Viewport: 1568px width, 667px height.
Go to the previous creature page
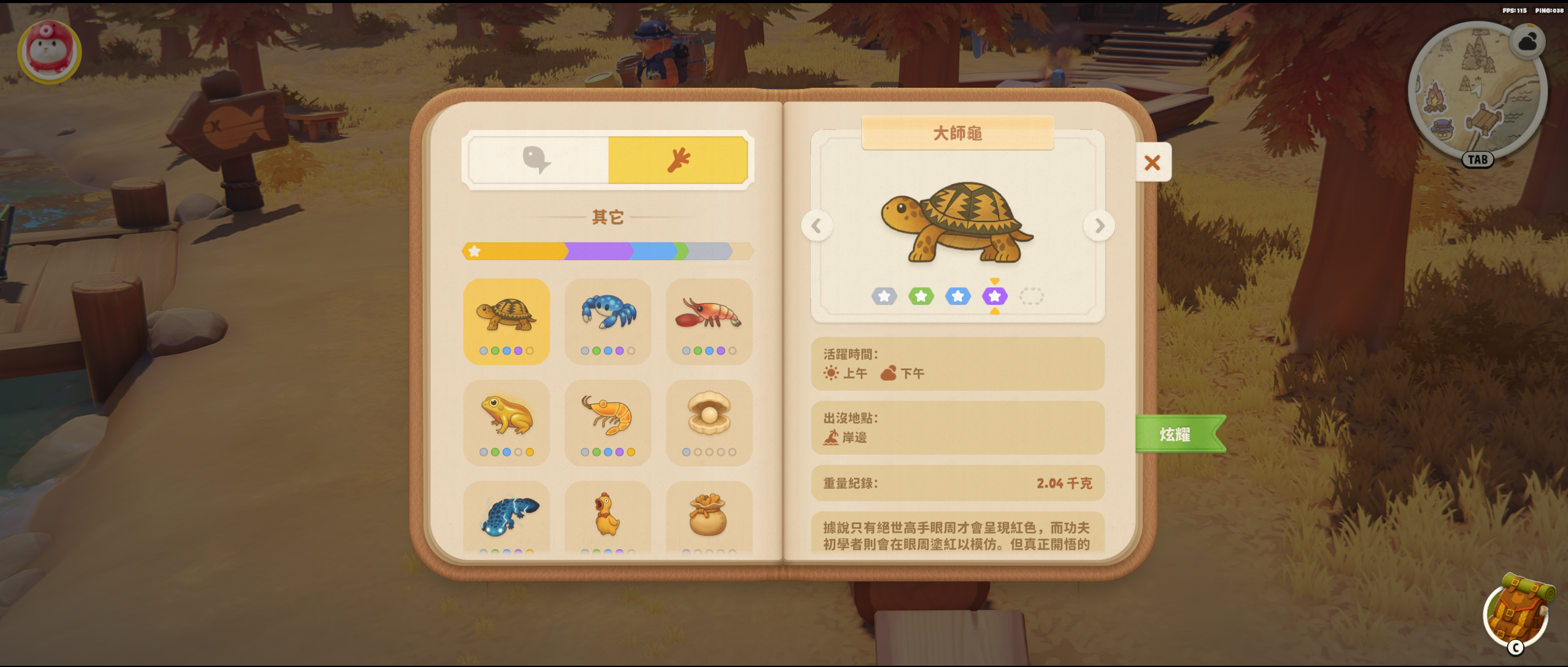tap(816, 226)
